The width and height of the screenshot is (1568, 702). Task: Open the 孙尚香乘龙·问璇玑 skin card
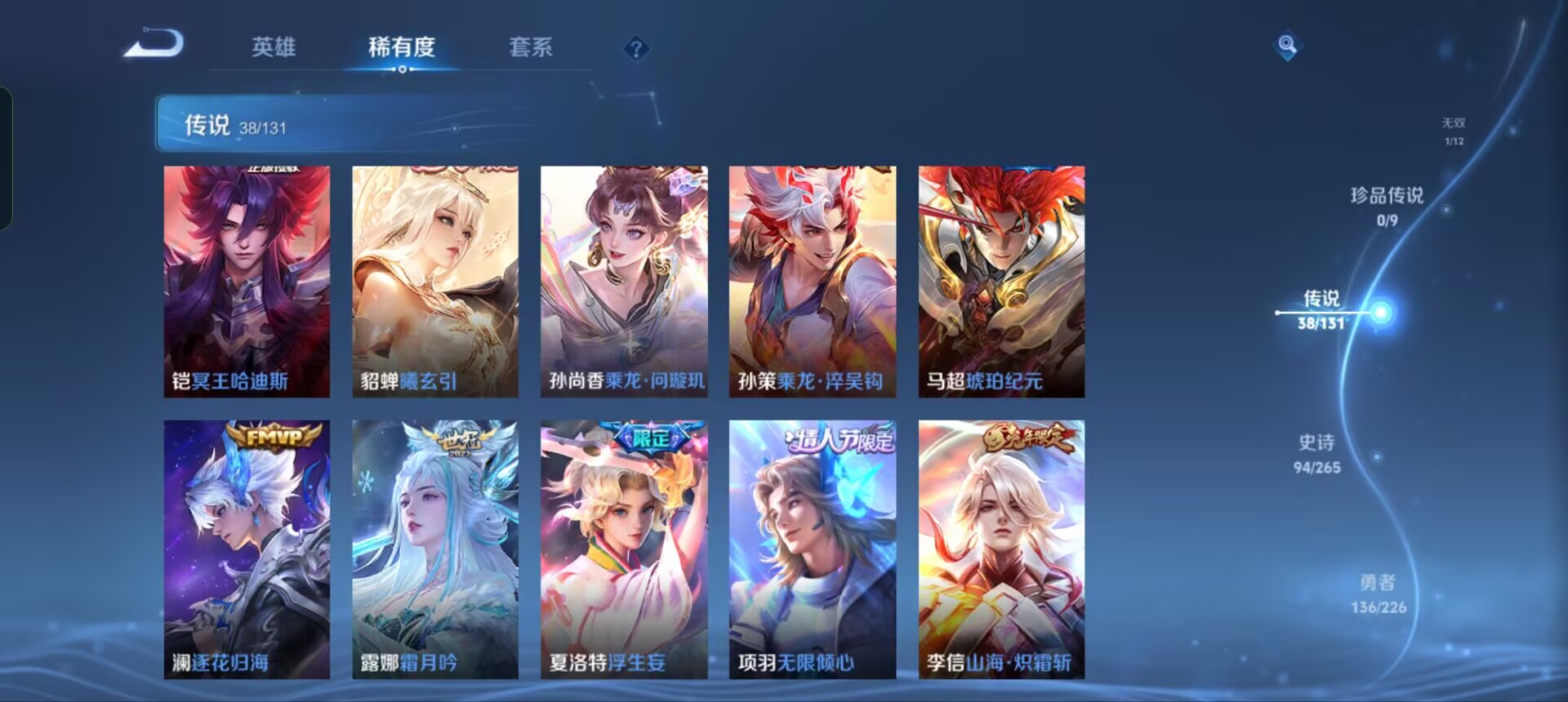623,282
